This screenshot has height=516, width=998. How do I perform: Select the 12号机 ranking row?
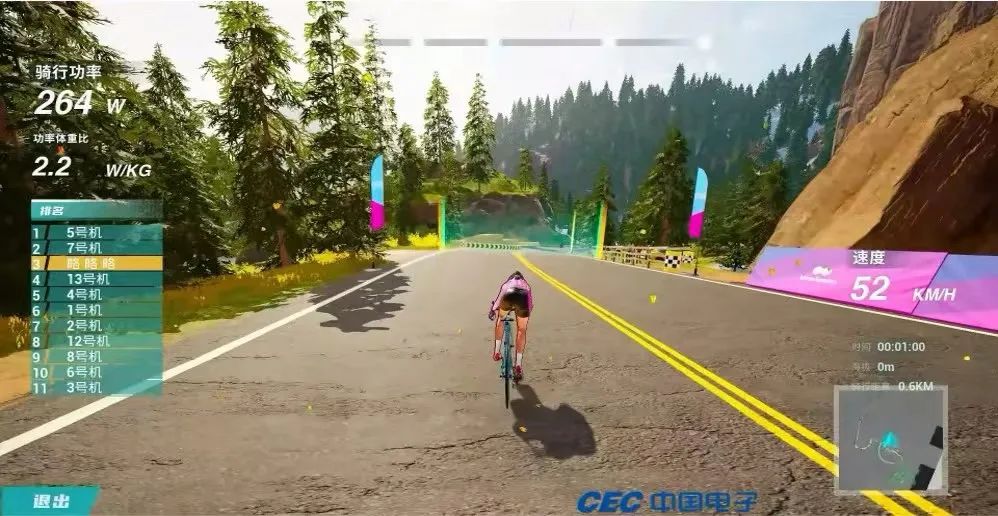[x=96, y=341]
